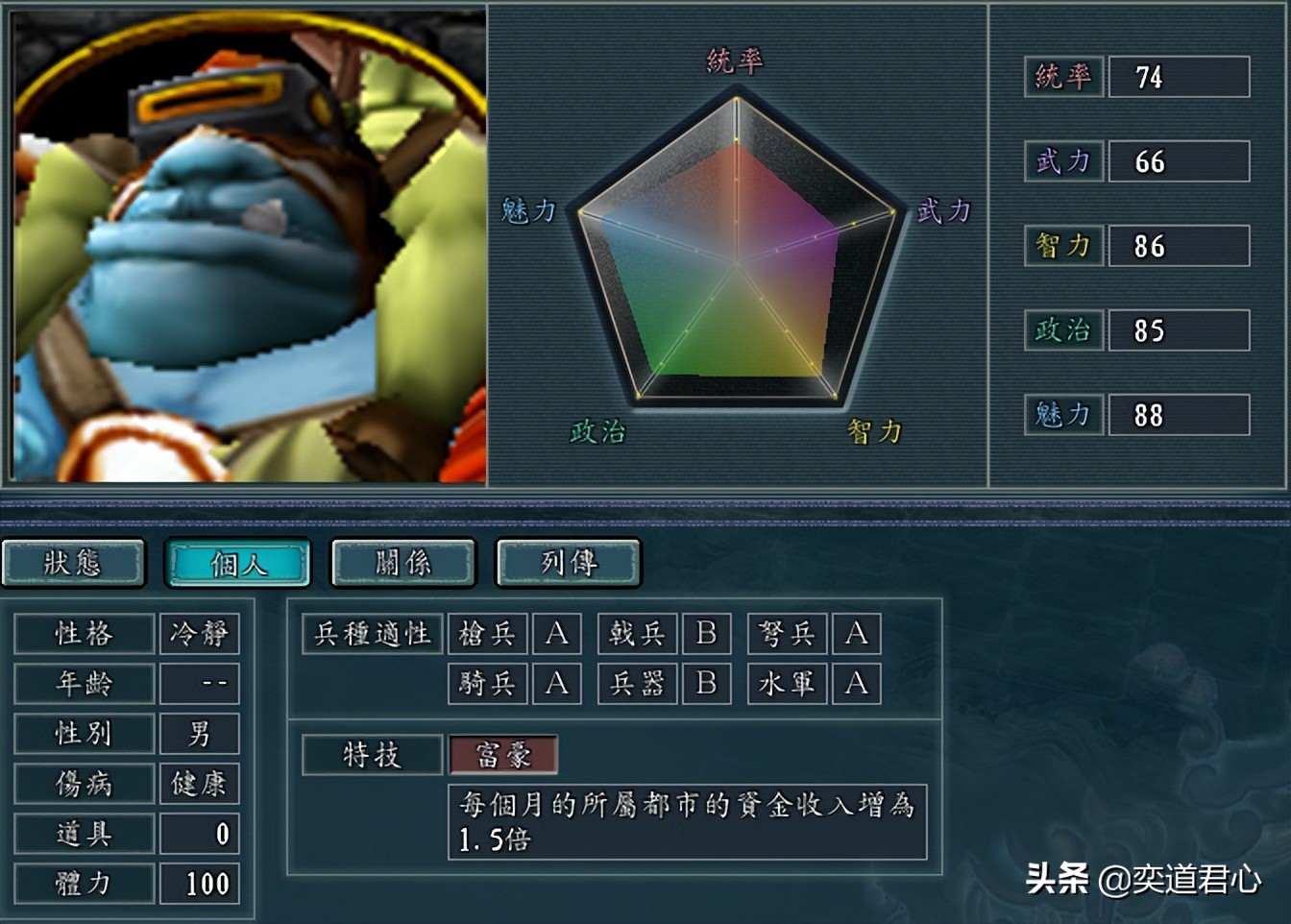
Task: Click the 武力 stat label
Action: pyautogui.click(x=1063, y=162)
